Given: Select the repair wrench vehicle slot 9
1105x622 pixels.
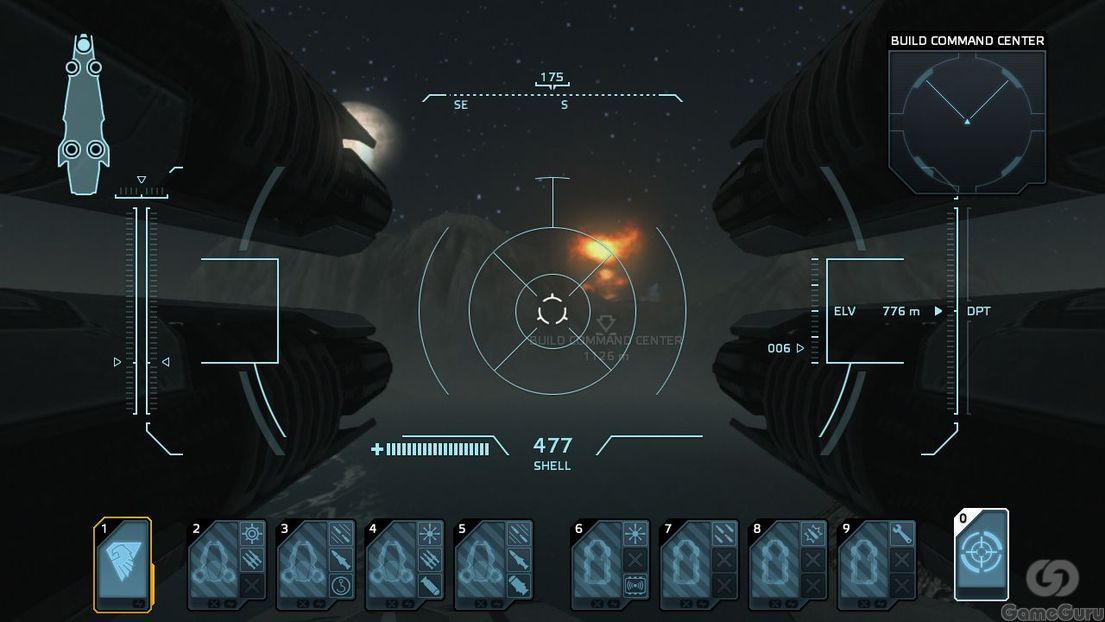Looking at the screenshot, I should [862, 565].
